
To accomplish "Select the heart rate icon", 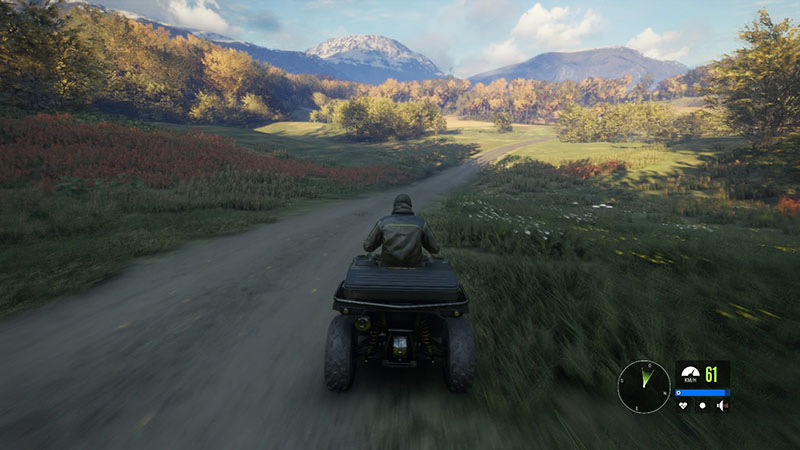I will click(x=684, y=405).
